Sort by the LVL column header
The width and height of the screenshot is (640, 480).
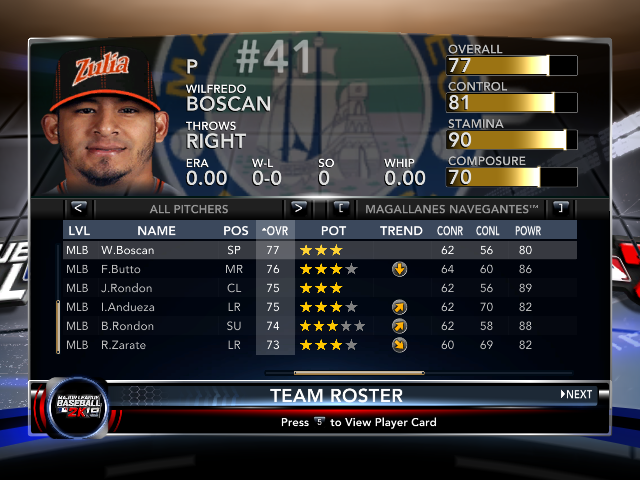(79, 231)
